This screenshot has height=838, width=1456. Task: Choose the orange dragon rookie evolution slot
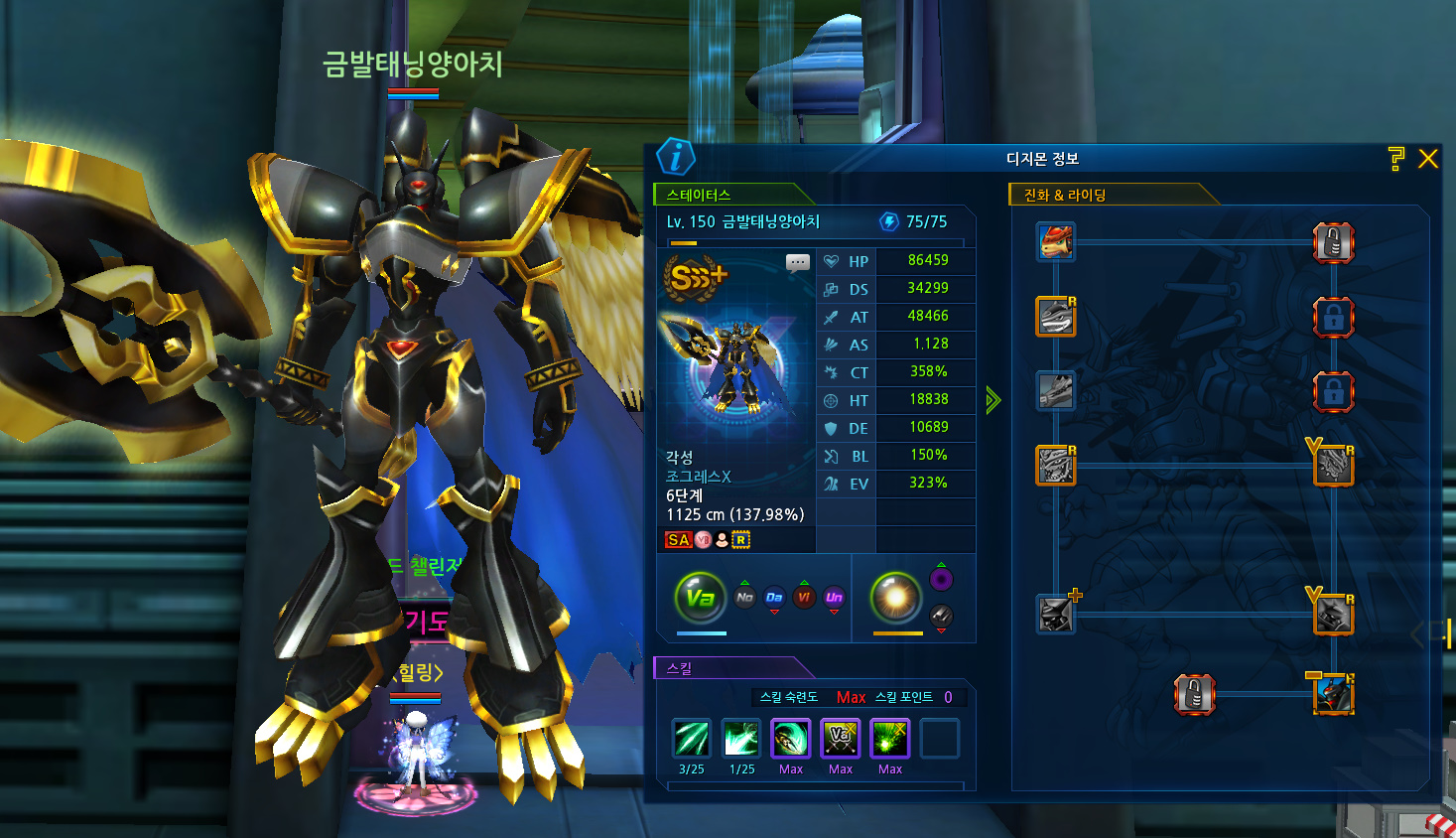[x=1056, y=241]
